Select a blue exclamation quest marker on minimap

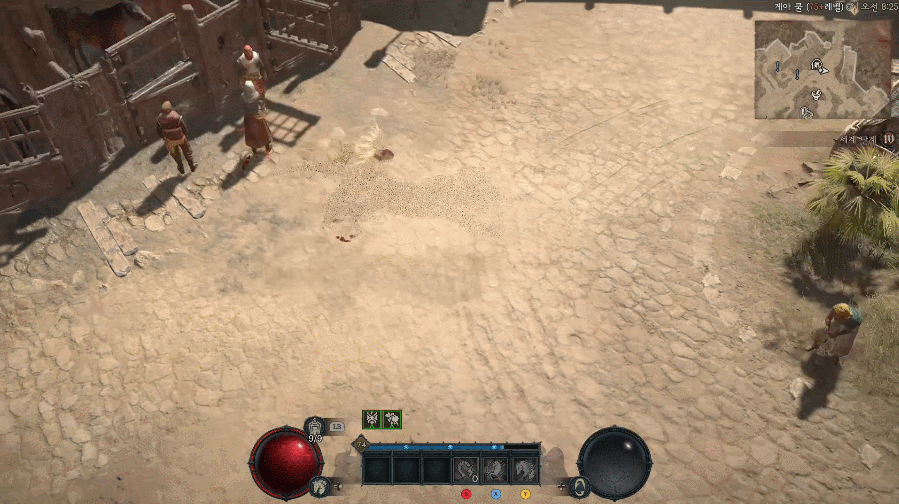pos(777,66)
